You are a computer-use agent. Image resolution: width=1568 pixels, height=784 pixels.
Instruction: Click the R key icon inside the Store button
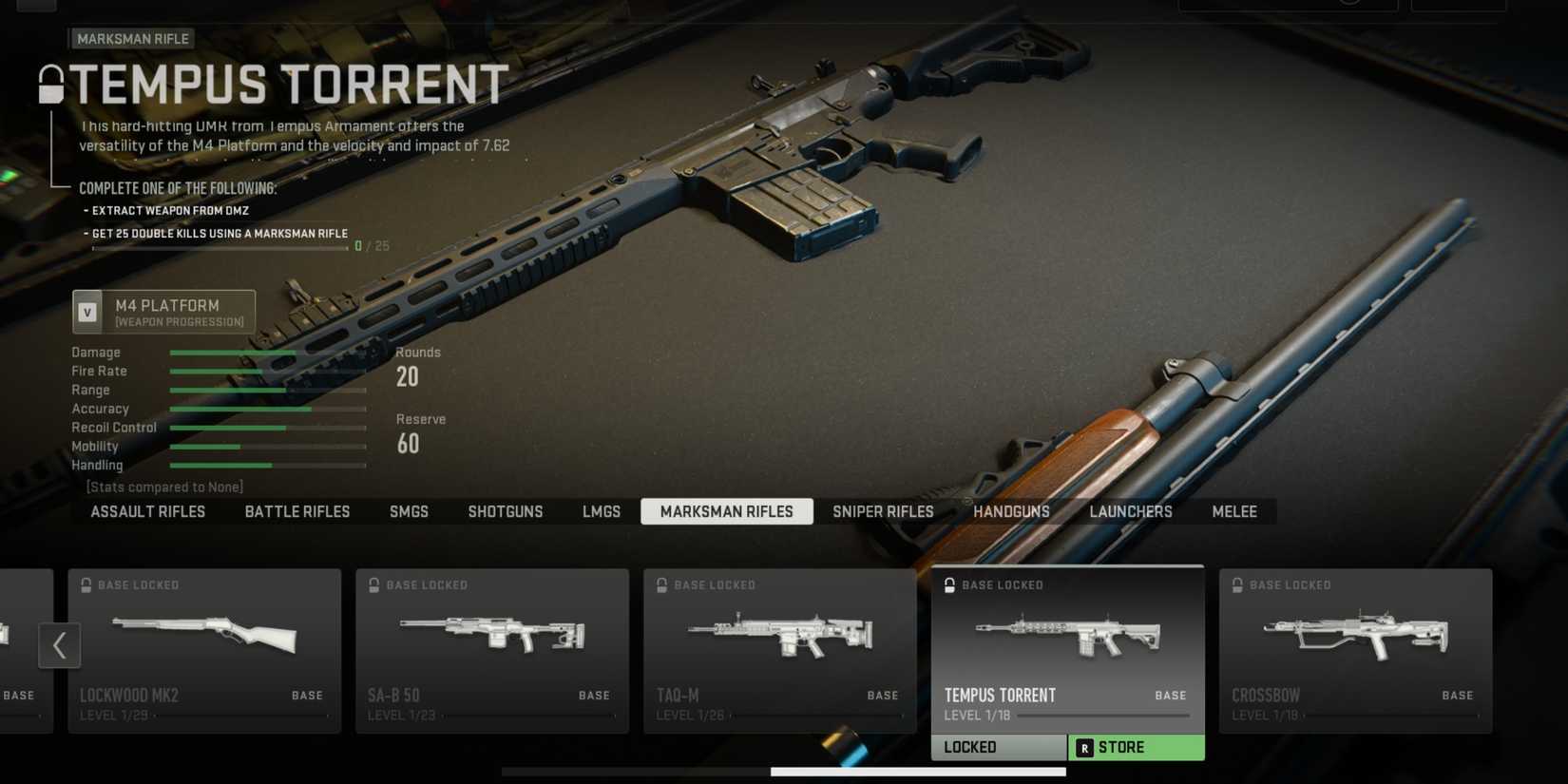[x=1083, y=747]
